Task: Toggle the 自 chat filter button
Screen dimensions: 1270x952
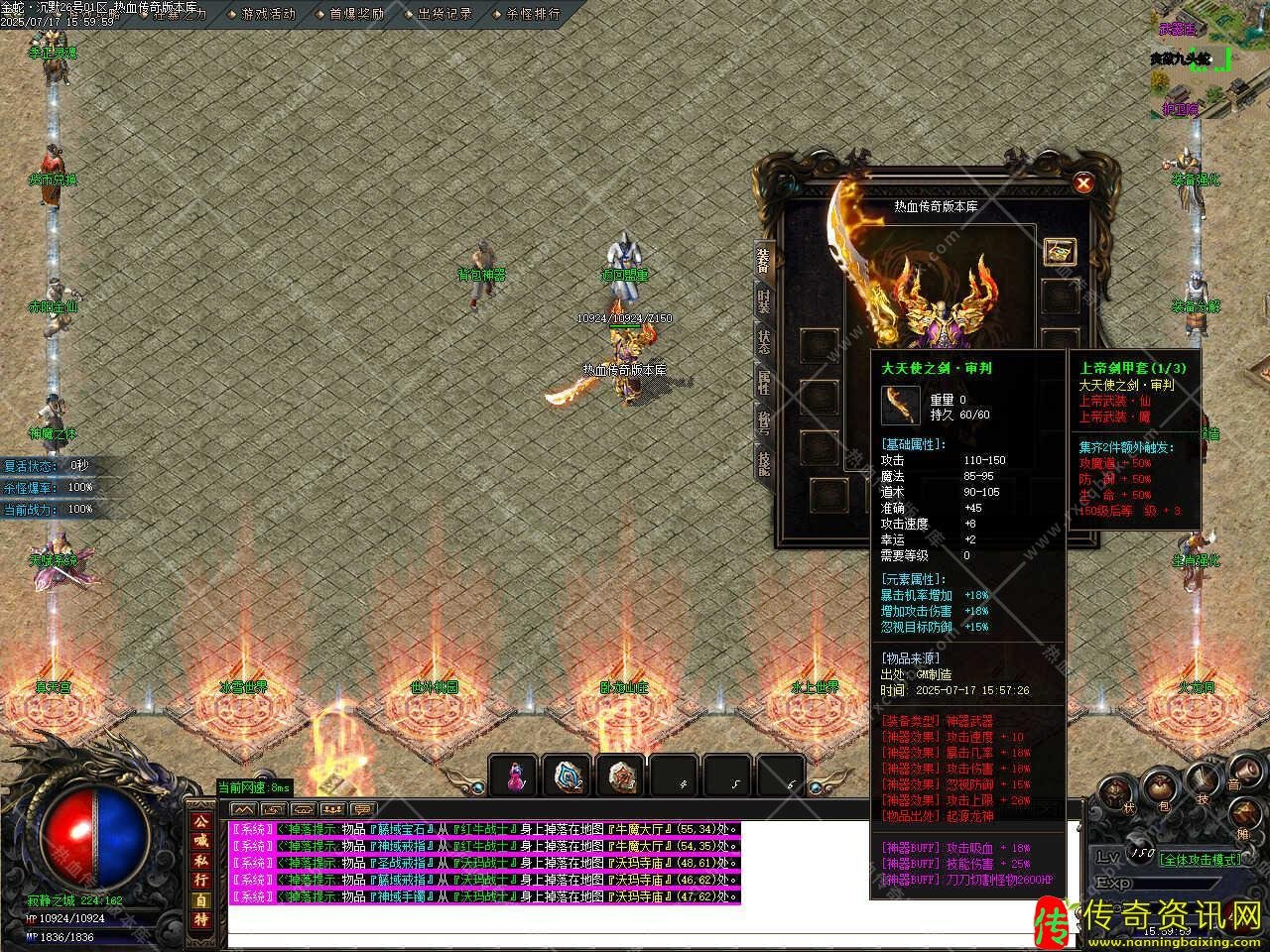Action: click(200, 900)
